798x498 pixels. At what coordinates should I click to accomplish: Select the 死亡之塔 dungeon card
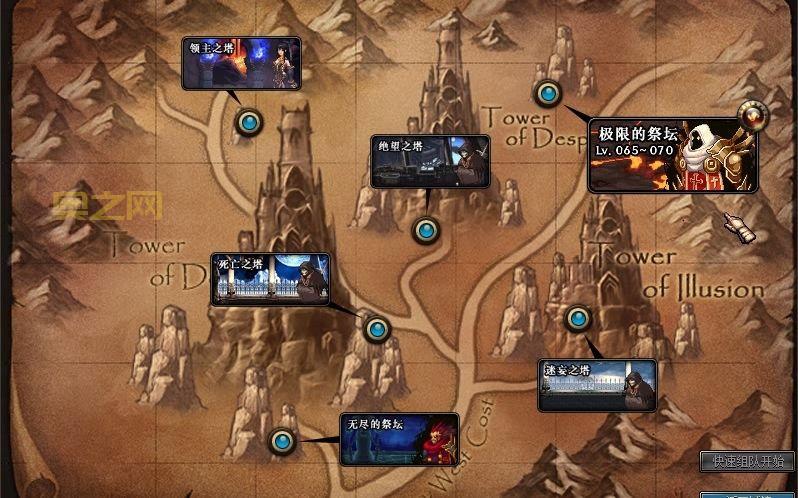point(270,278)
